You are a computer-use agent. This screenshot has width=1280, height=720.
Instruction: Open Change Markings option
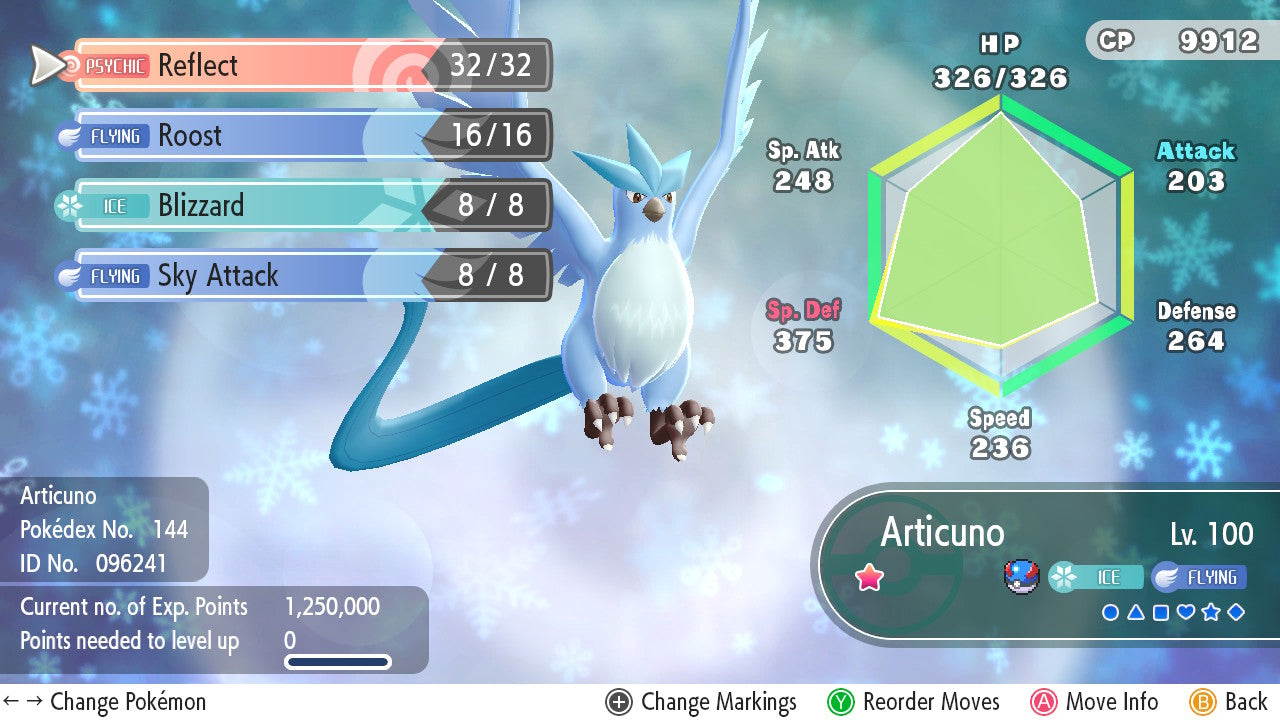click(x=701, y=702)
